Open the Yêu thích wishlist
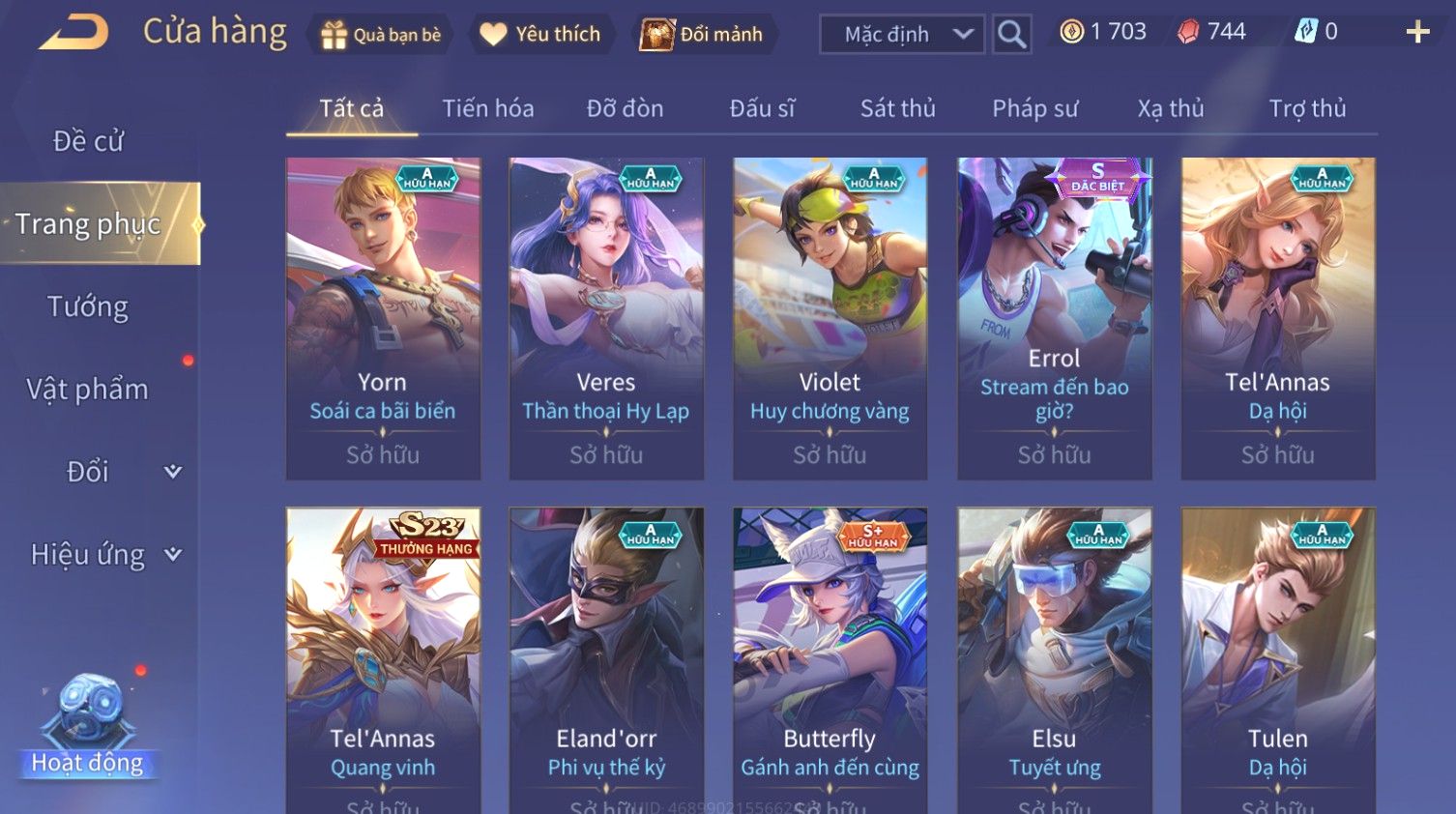This screenshot has height=814, width=1456. 540,35
